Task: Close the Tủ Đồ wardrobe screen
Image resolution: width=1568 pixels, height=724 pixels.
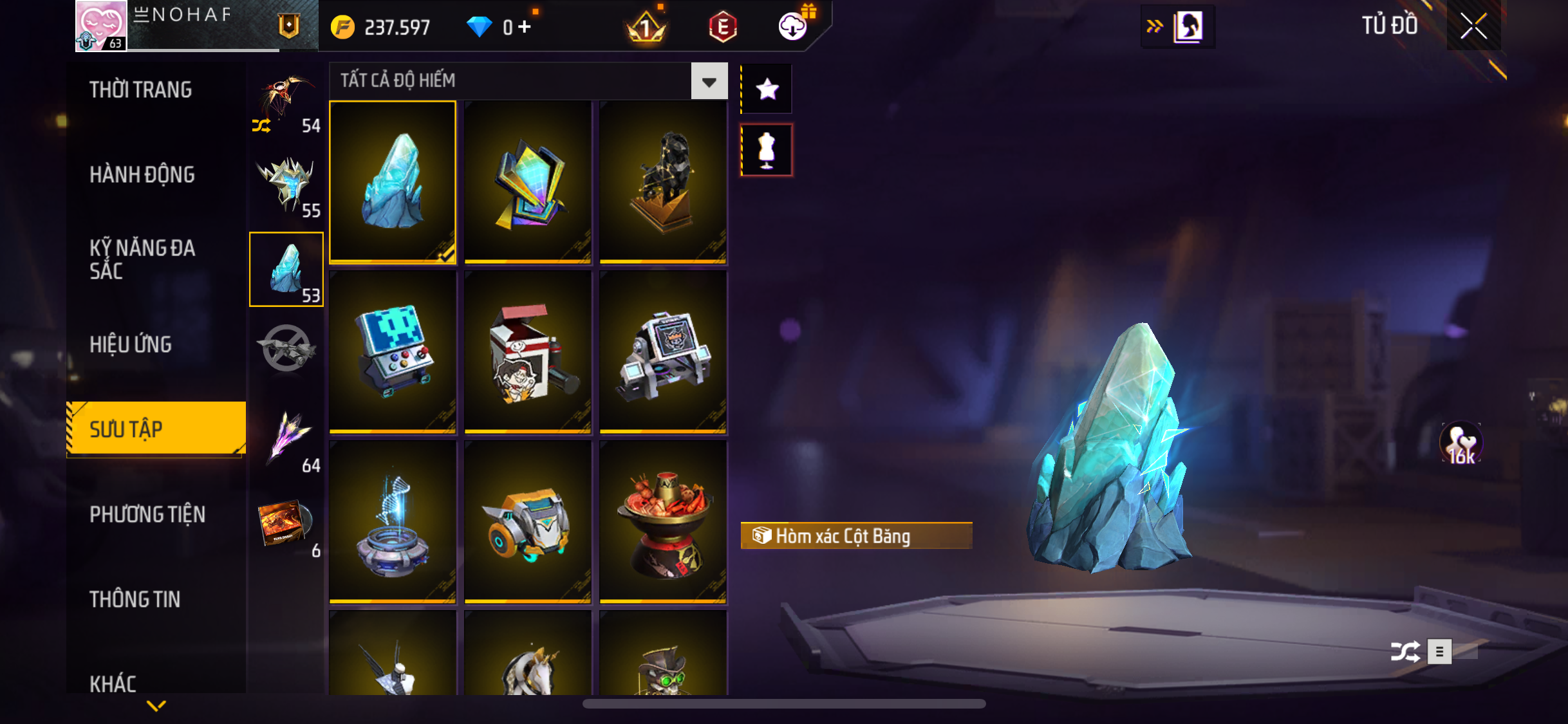Action: click(1473, 26)
